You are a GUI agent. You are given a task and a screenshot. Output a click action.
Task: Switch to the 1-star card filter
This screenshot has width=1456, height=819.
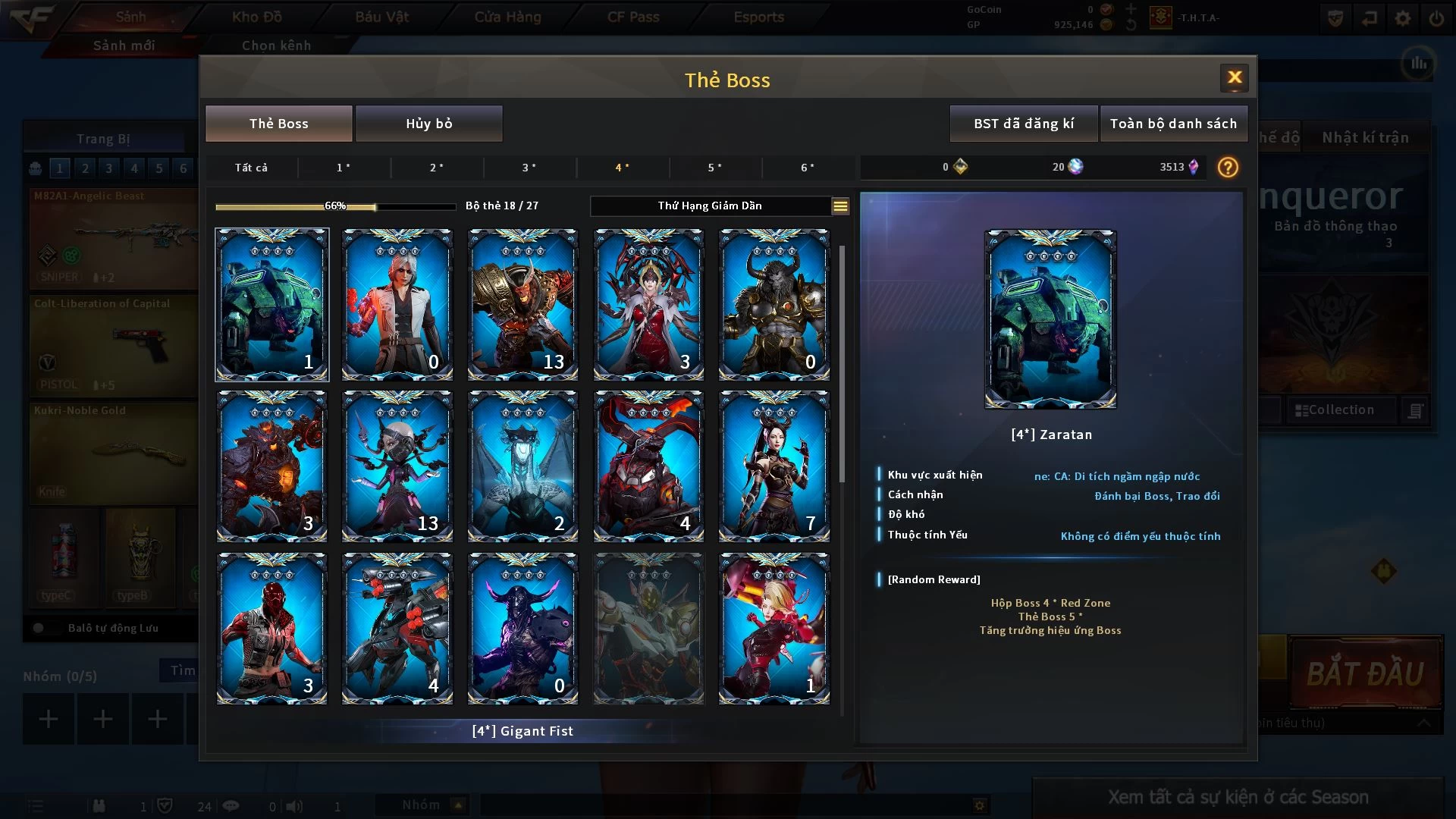(344, 168)
